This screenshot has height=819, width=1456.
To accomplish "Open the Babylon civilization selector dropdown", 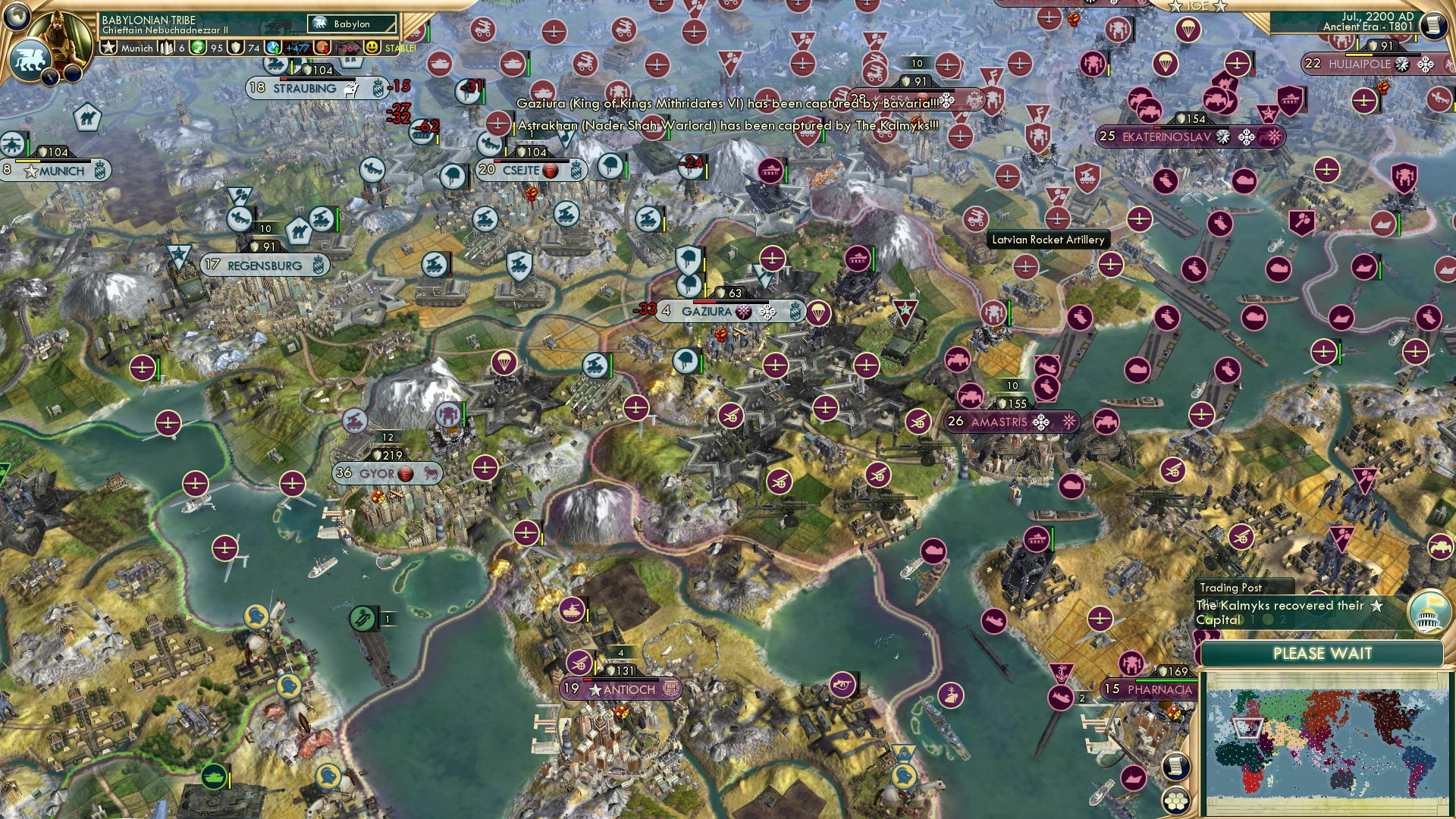I will (353, 24).
